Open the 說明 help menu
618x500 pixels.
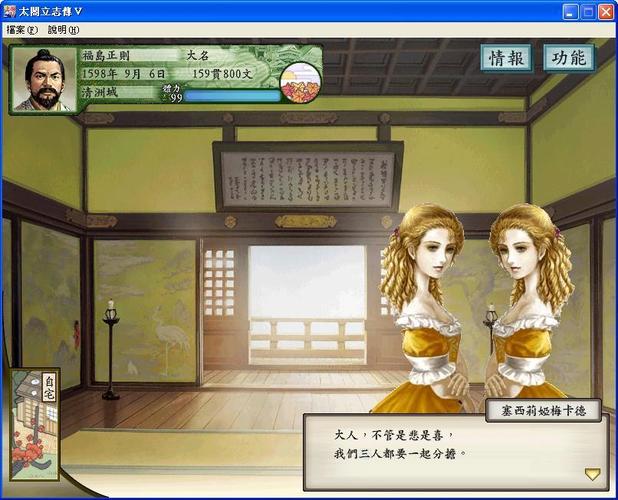(x=62, y=30)
